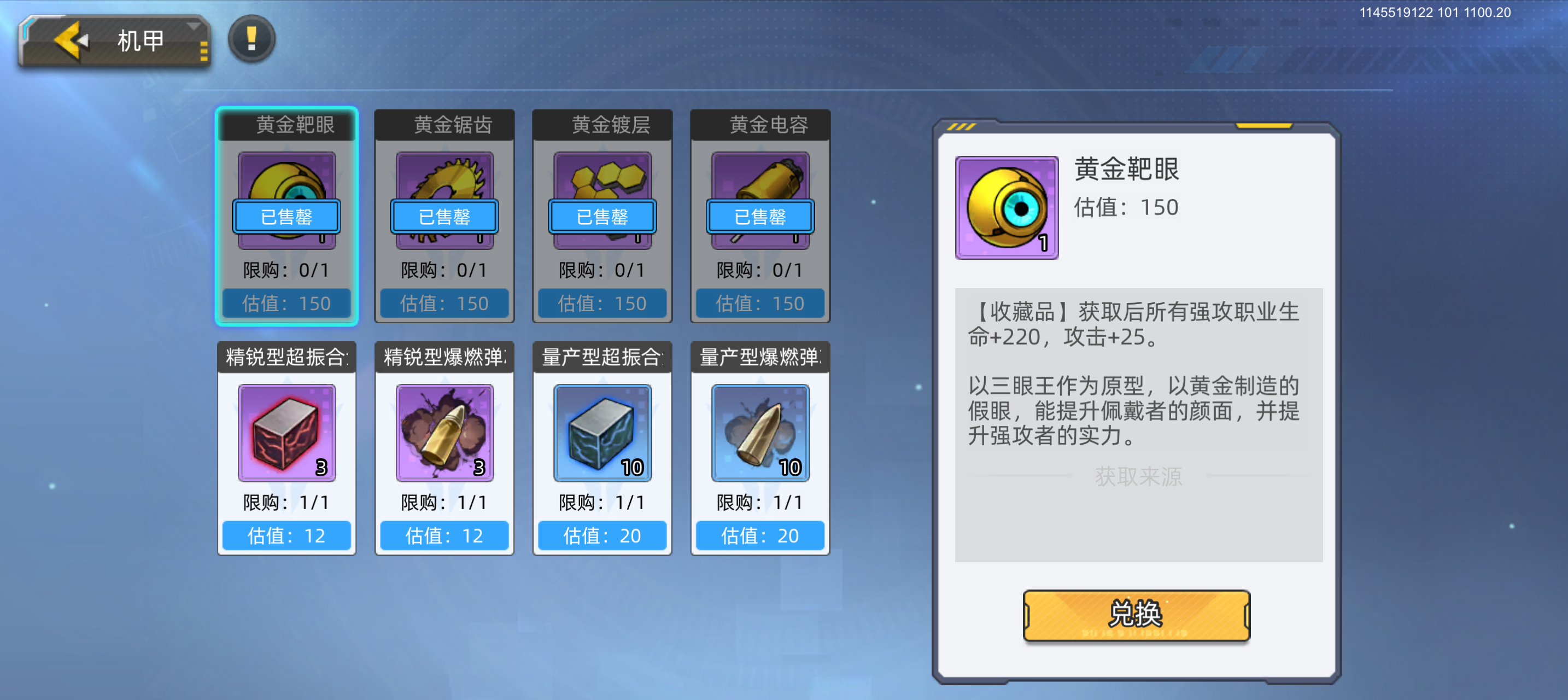Click the blue 量产型超振合金 cube icon
Image resolution: width=1568 pixels, height=700 pixels.
601,432
